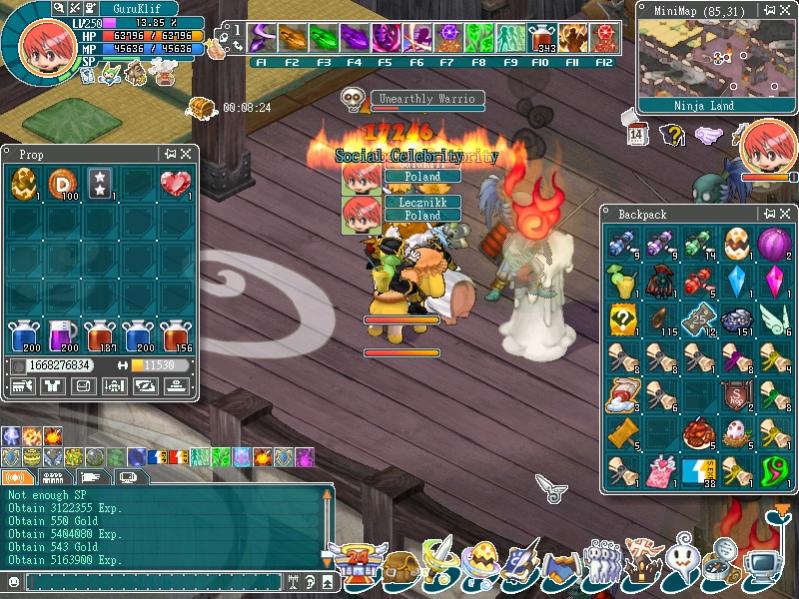Select the leopard-spotted egg in Prop

24,185
